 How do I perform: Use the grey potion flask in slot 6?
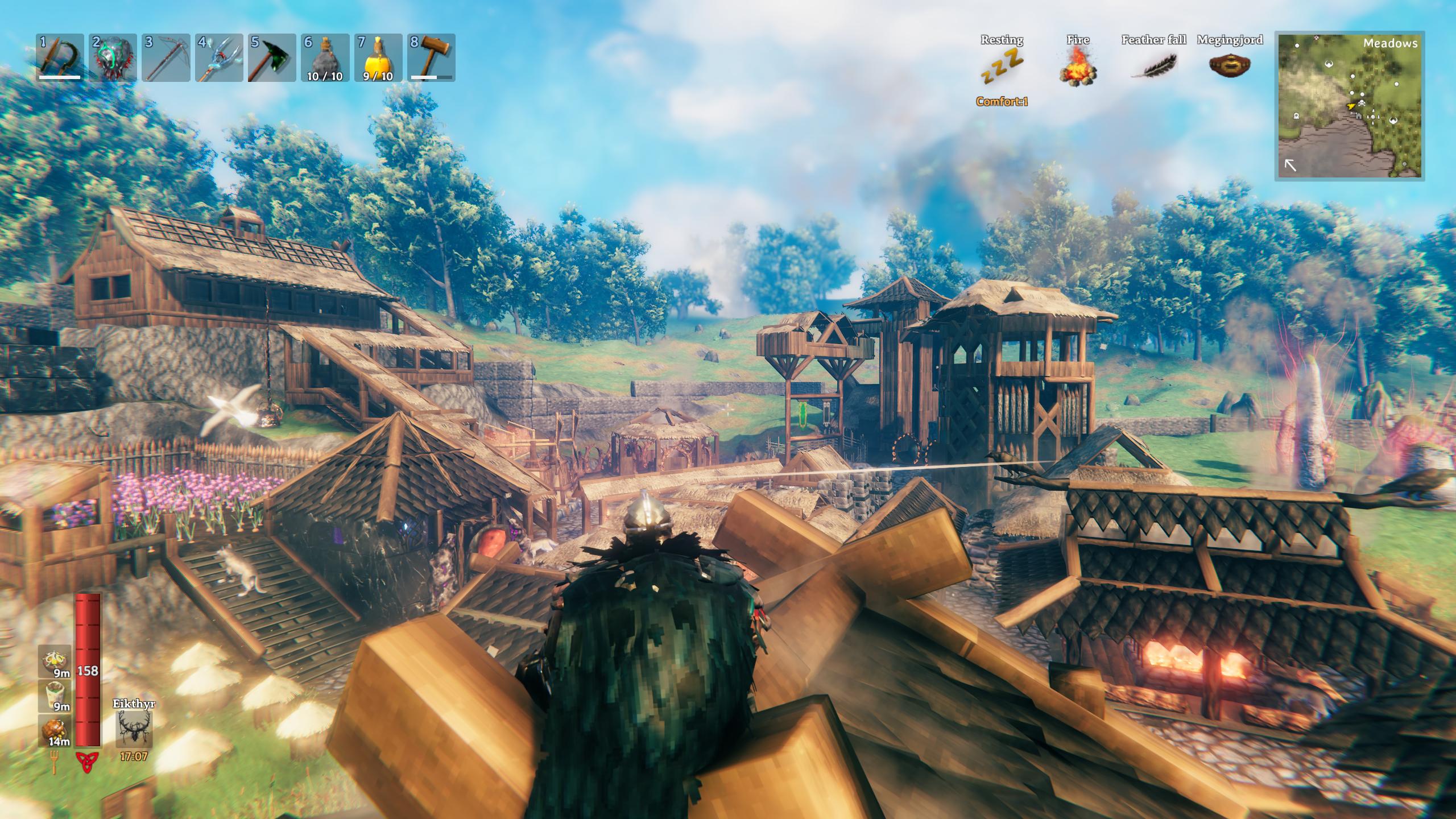coord(325,57)
